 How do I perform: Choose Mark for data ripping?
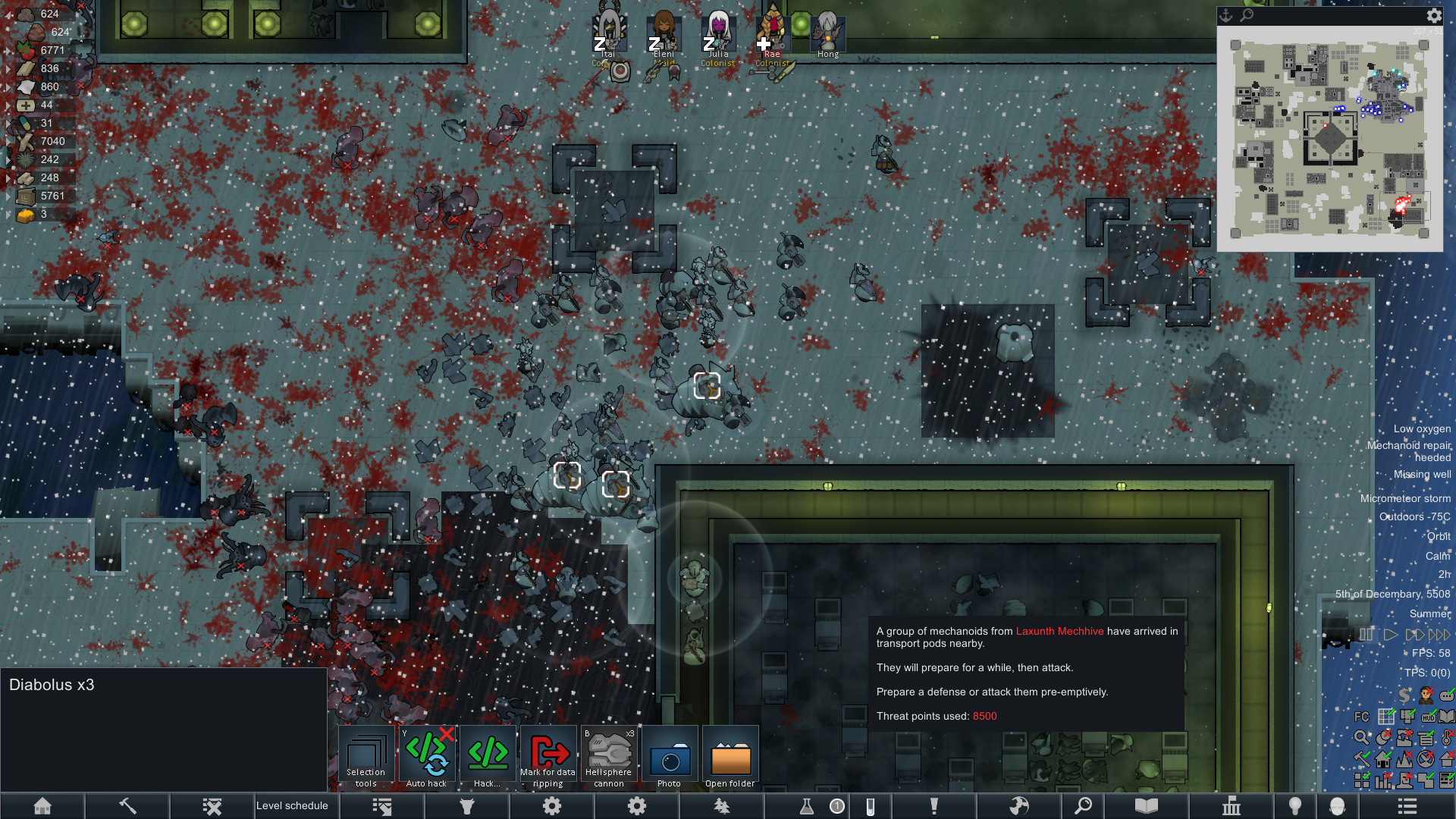548,756
